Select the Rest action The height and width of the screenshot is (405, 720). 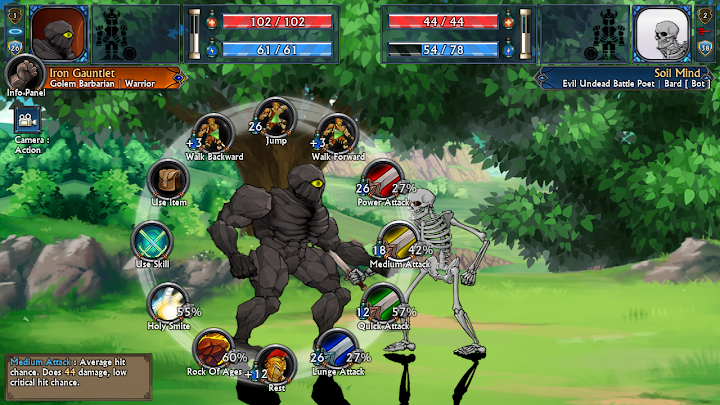[274, 364]
